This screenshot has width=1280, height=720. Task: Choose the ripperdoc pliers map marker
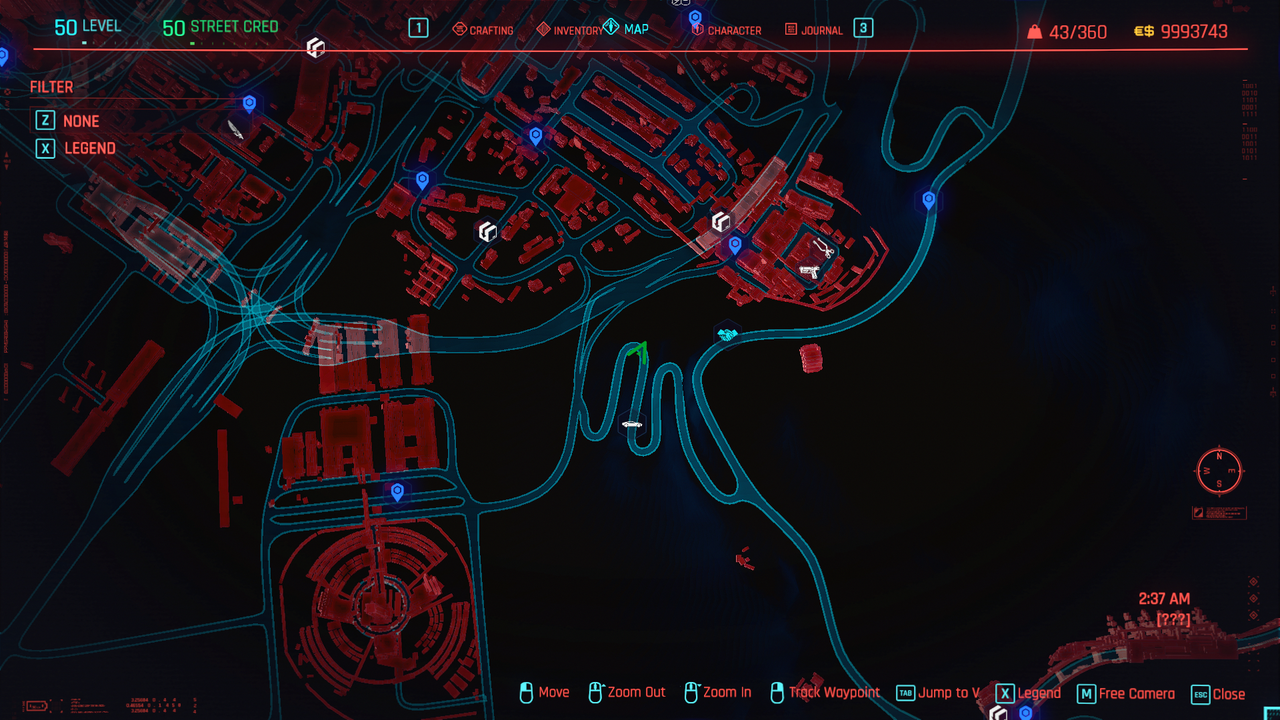823,247
